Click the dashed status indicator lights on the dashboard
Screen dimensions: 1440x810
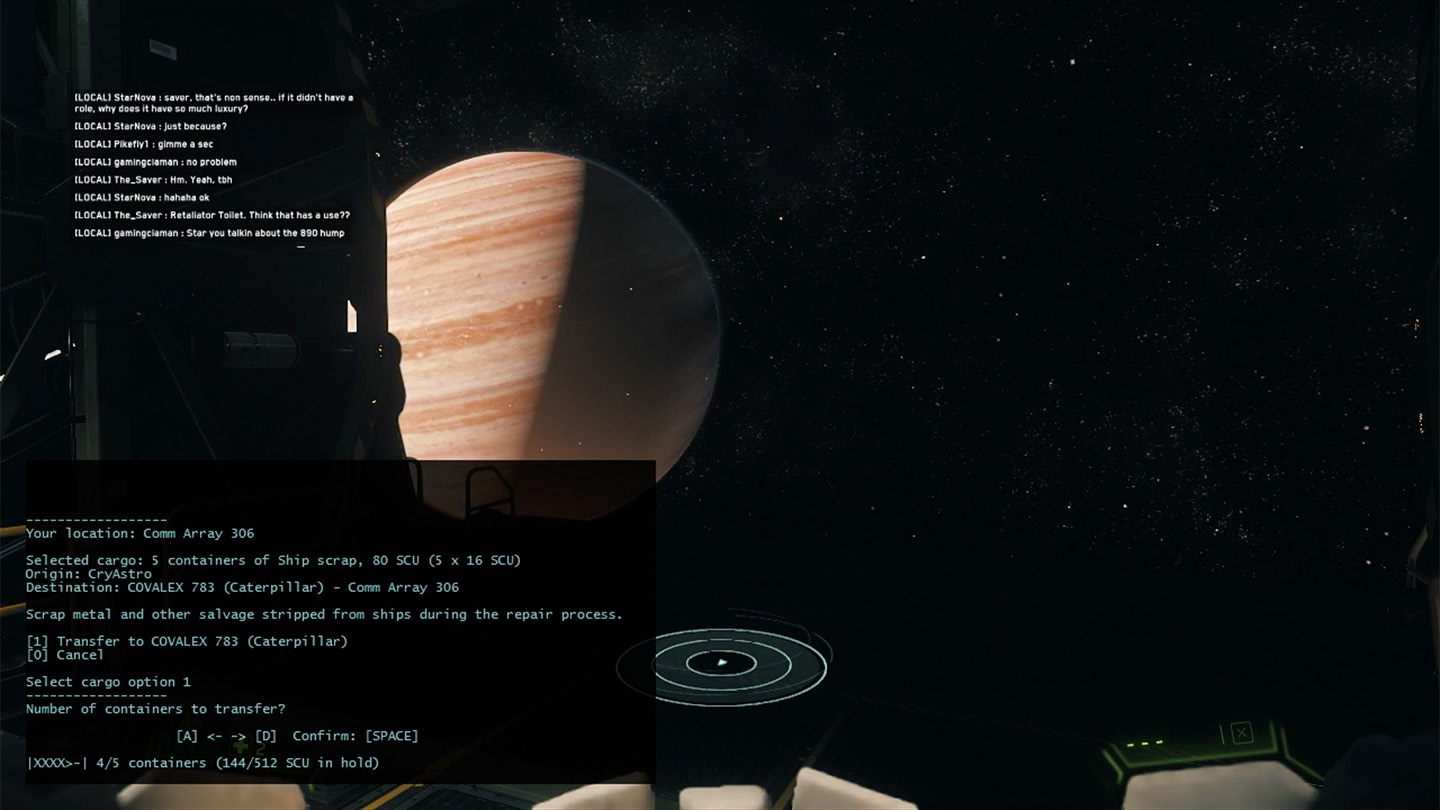[1143, 743]
